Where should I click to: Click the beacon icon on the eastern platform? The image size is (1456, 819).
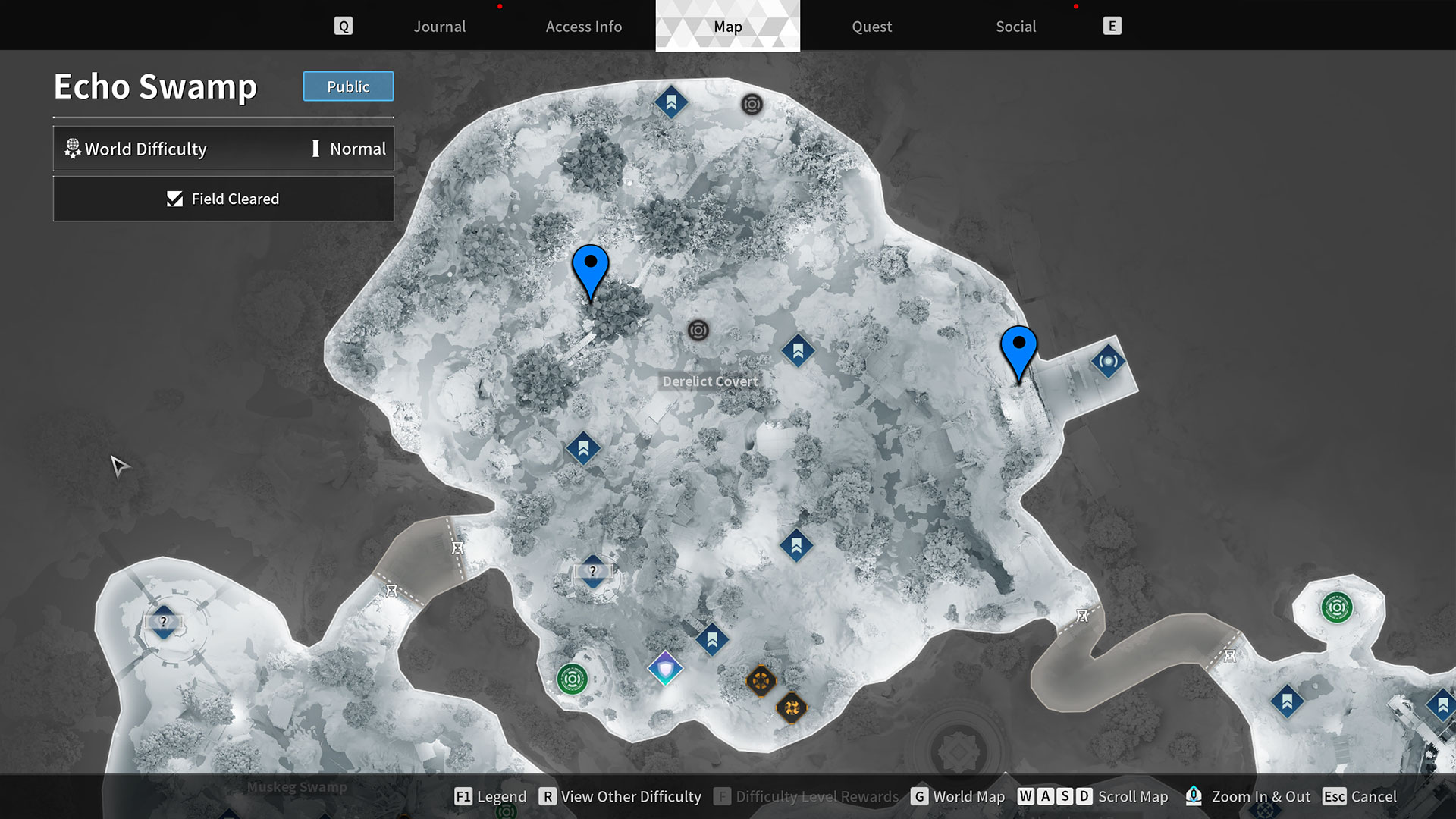pyautogui.click(x=1107, y=361)
